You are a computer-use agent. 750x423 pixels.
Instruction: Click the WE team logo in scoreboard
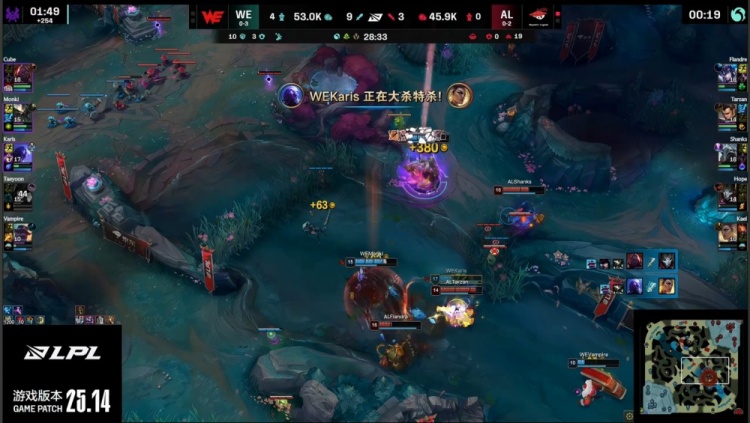click(x=212, y=16)
